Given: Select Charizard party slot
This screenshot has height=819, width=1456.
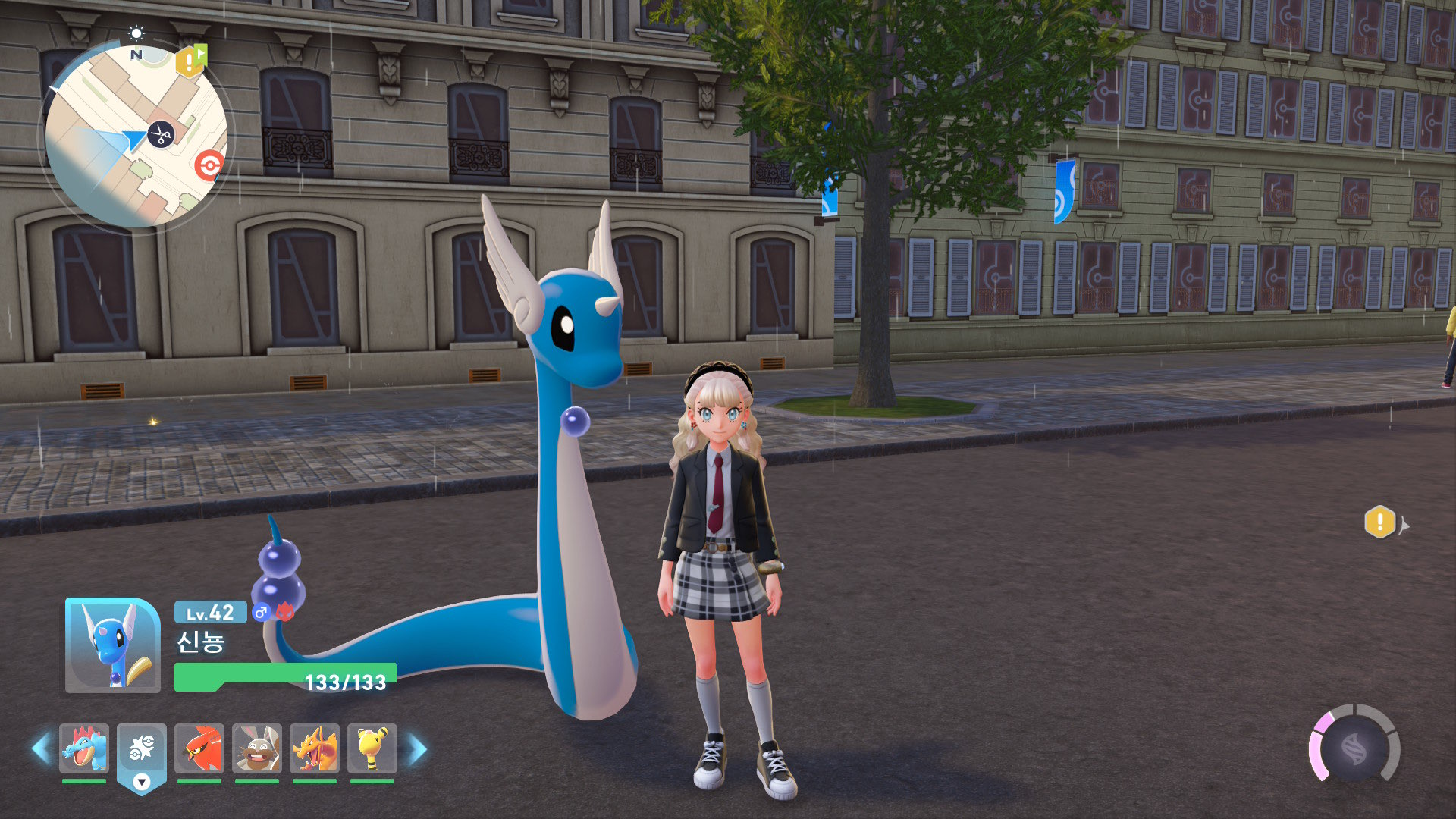Looking at the screenshot, I should (315, 748).
